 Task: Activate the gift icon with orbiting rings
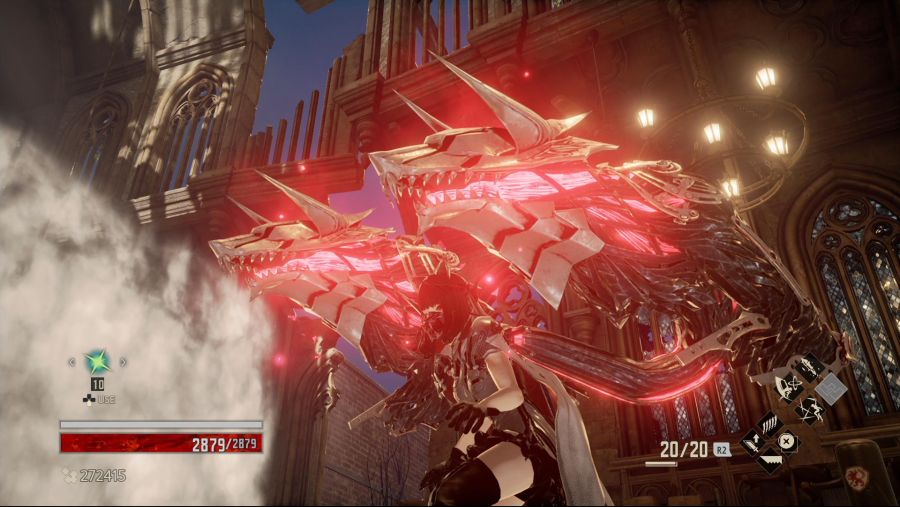click(x=791, y=388)
